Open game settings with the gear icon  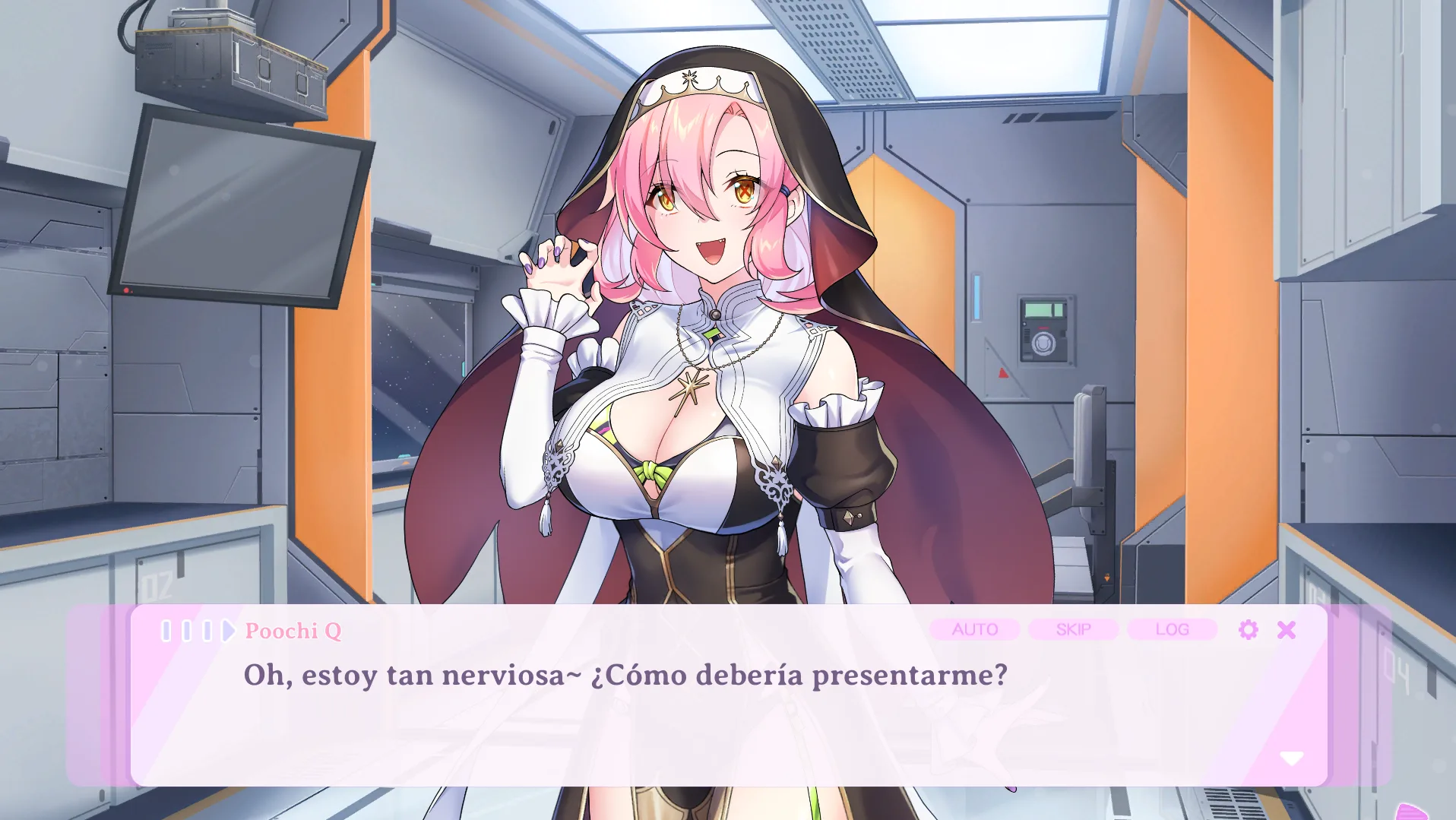click(x=1249, y=629)
